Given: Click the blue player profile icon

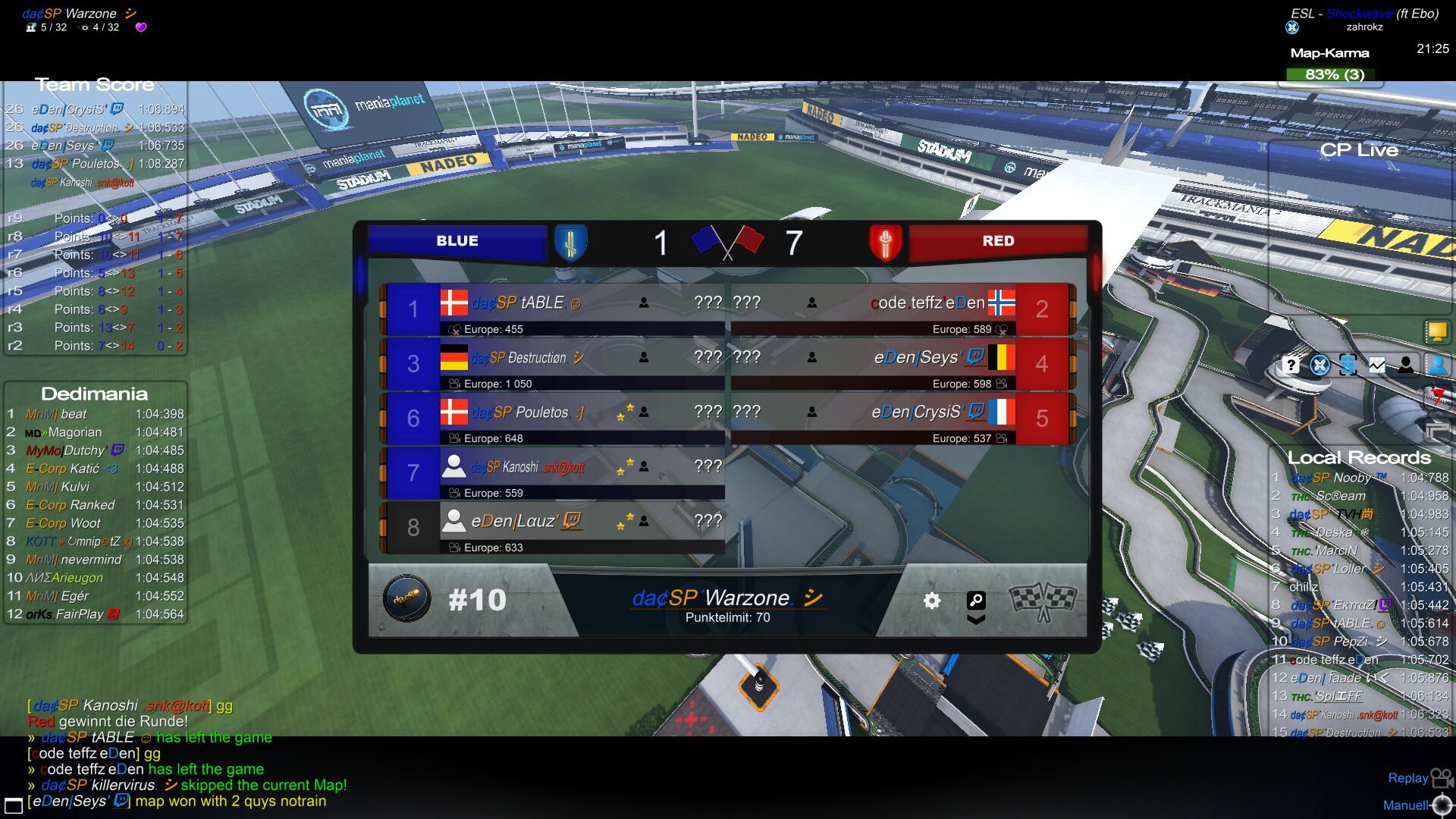Looking at the screenshot, I should pyautogui.click(x=1437, y=366).
